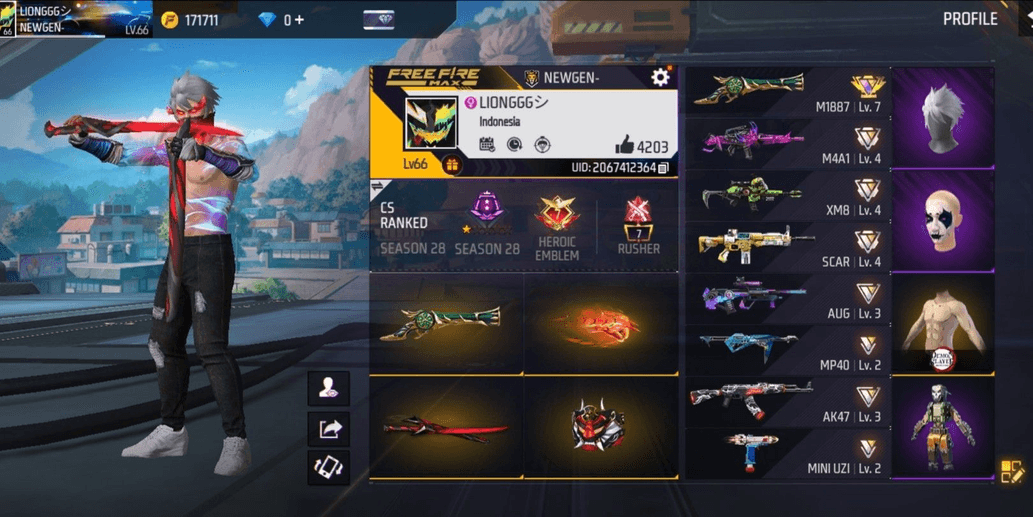This screenshot has height=517, width=1033.
Task: Choose the AK47 weapon skin row
Action: coord(786,402)
